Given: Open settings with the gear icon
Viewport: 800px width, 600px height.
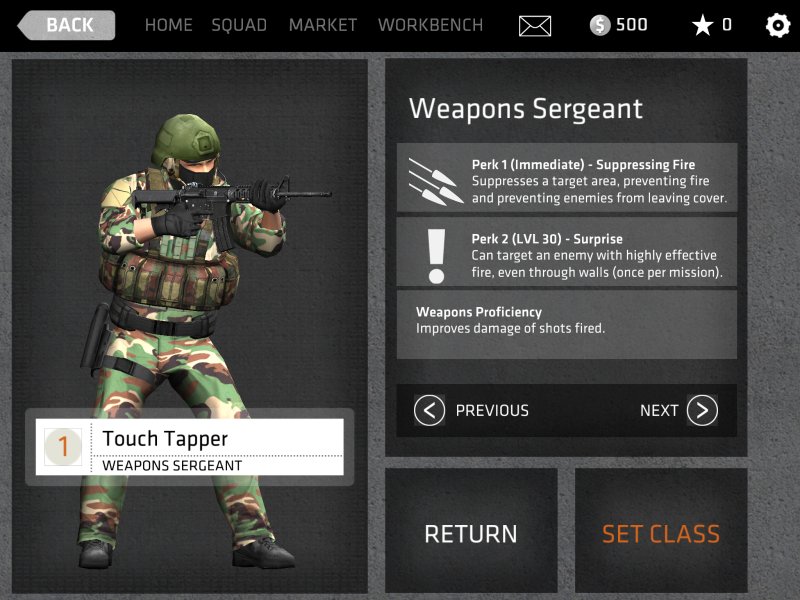Looking at the screenshot, I should [777, 26].
